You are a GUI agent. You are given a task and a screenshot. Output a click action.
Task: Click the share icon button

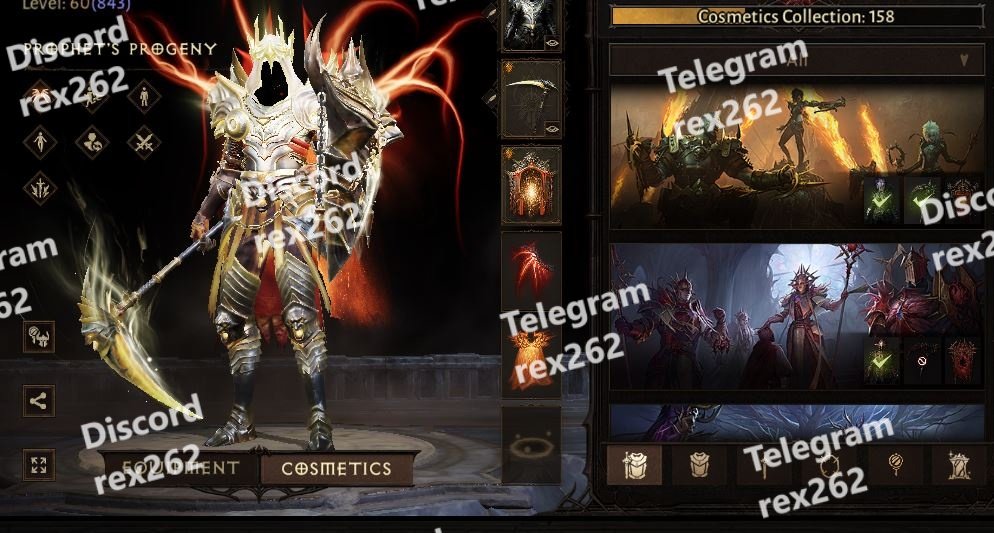(x=39, y=401)
